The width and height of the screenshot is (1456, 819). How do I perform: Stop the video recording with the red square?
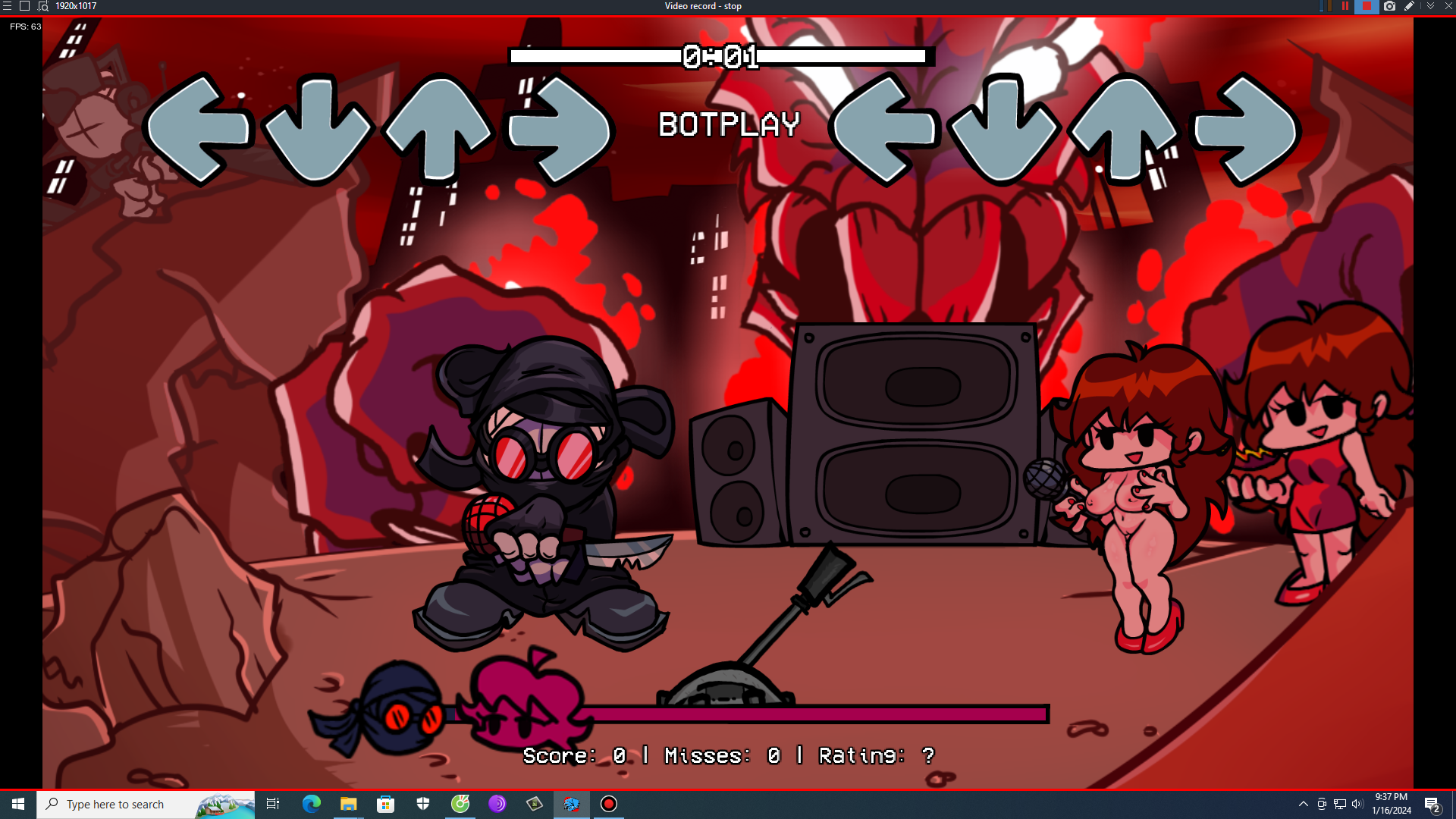pyautogui.click(x=1367, y=6)
